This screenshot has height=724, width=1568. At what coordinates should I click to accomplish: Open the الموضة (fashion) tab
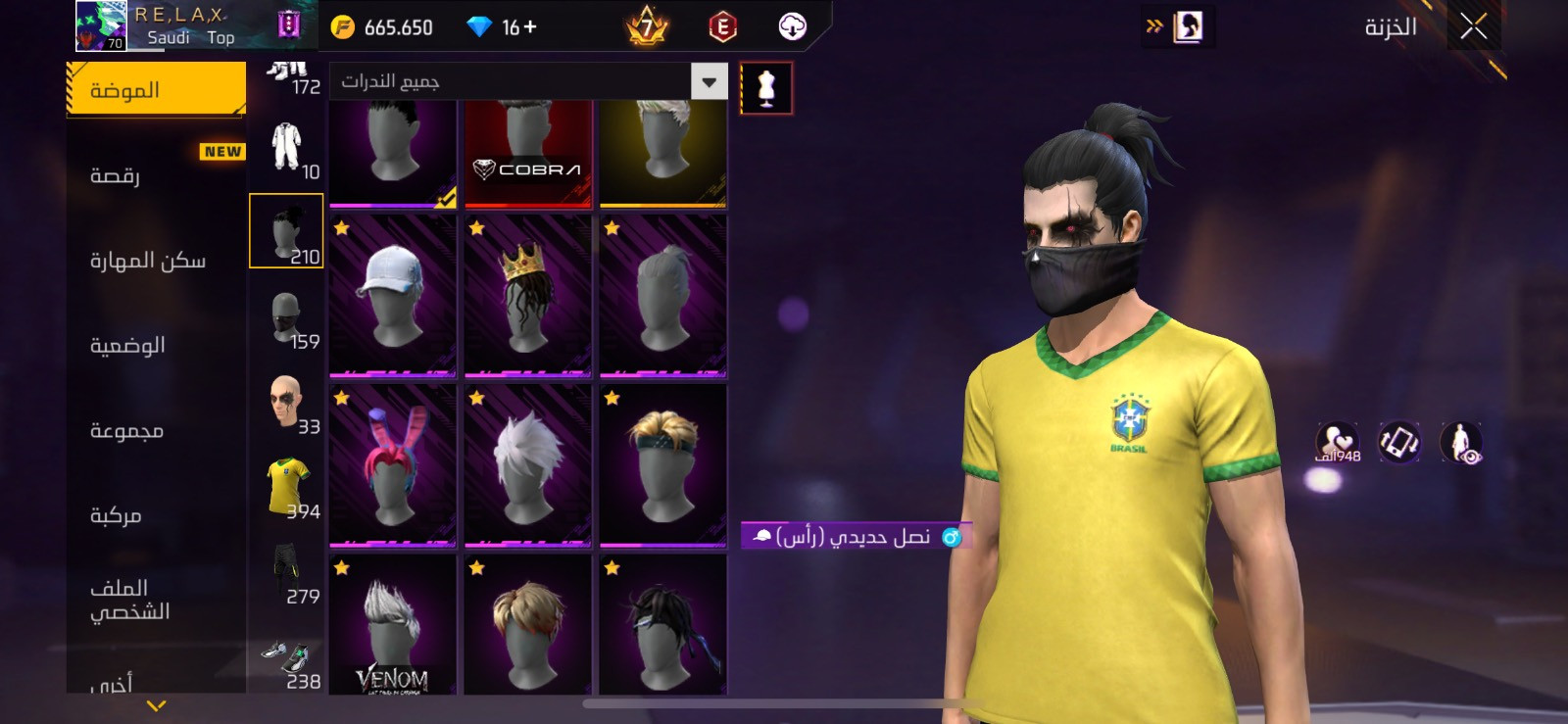[156, 90]
